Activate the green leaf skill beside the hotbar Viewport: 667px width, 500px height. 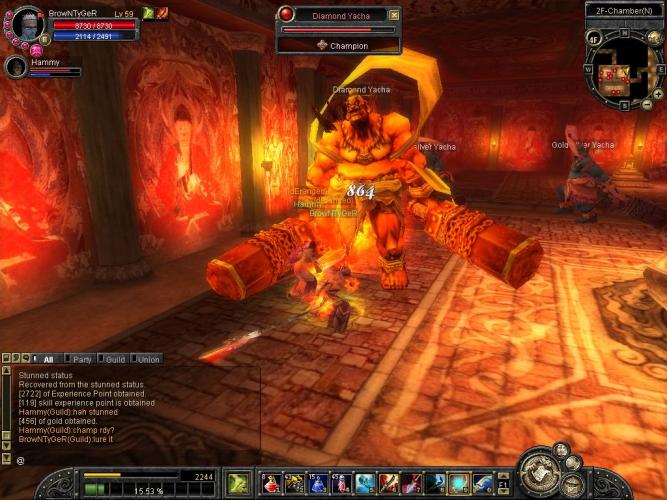point(238,483)
